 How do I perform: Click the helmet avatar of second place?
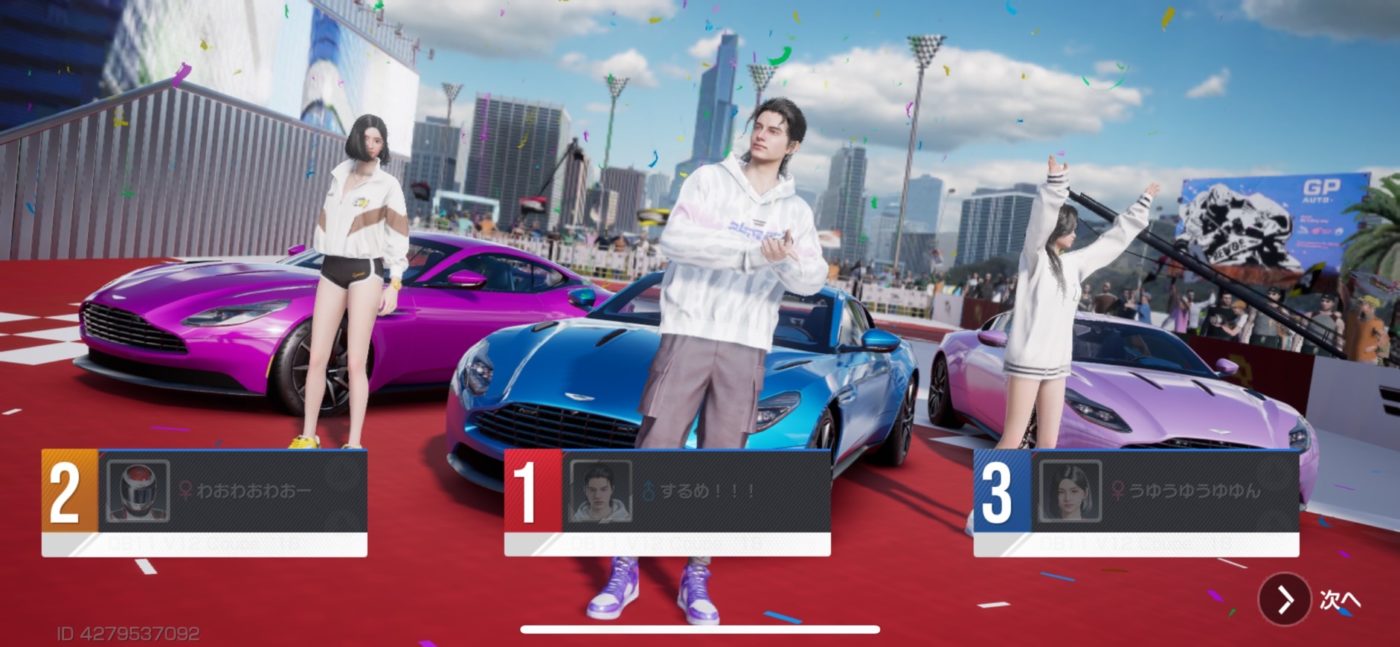coord(138,491)
